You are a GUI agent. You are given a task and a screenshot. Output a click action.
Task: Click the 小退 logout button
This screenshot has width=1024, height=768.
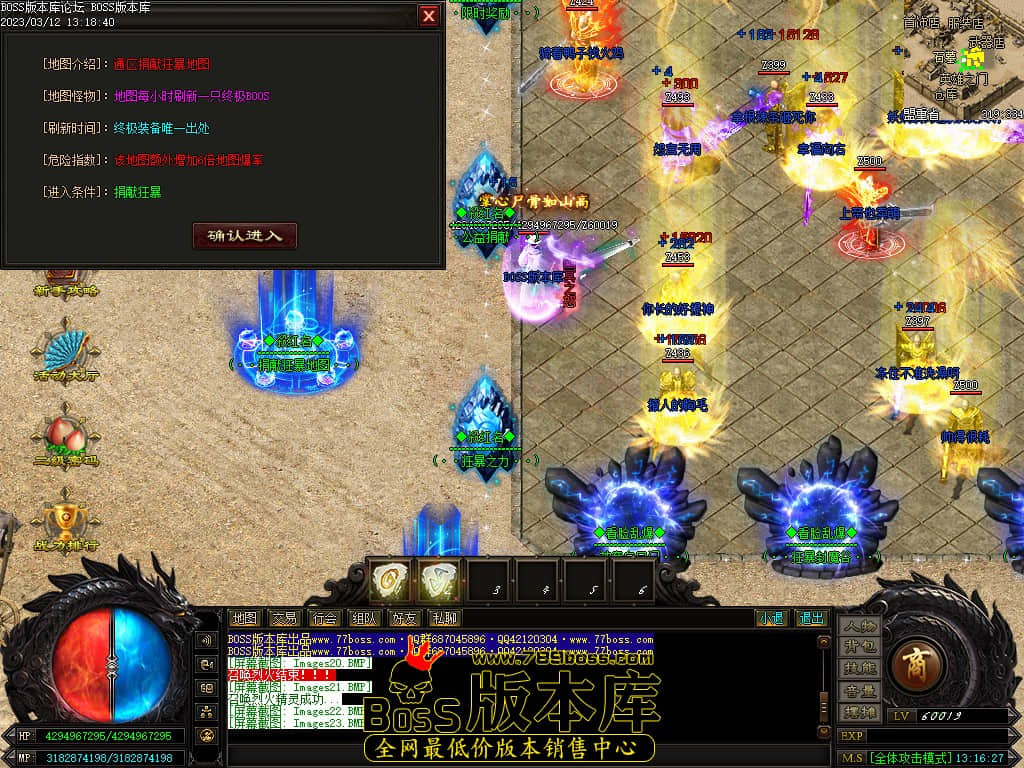coord(771,619)
